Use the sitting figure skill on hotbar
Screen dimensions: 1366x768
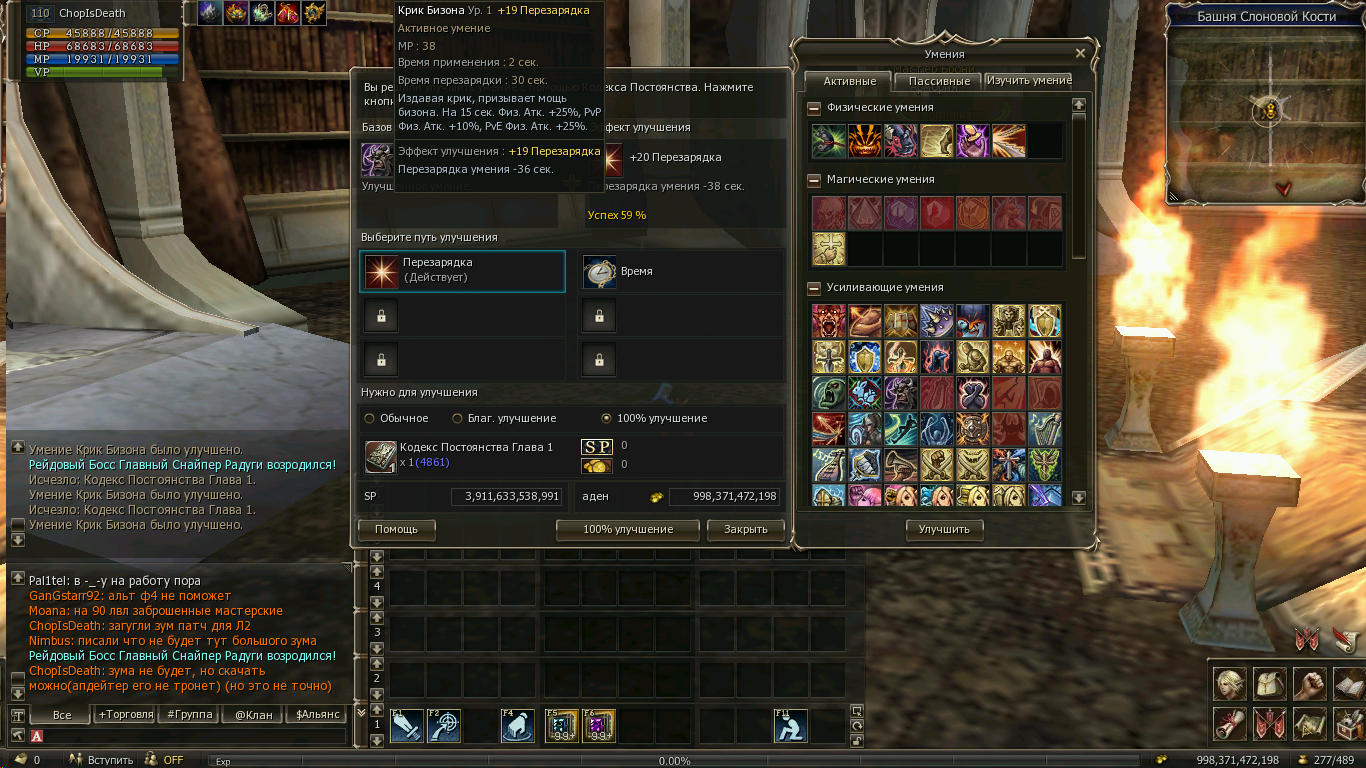(x=790, y=726)
